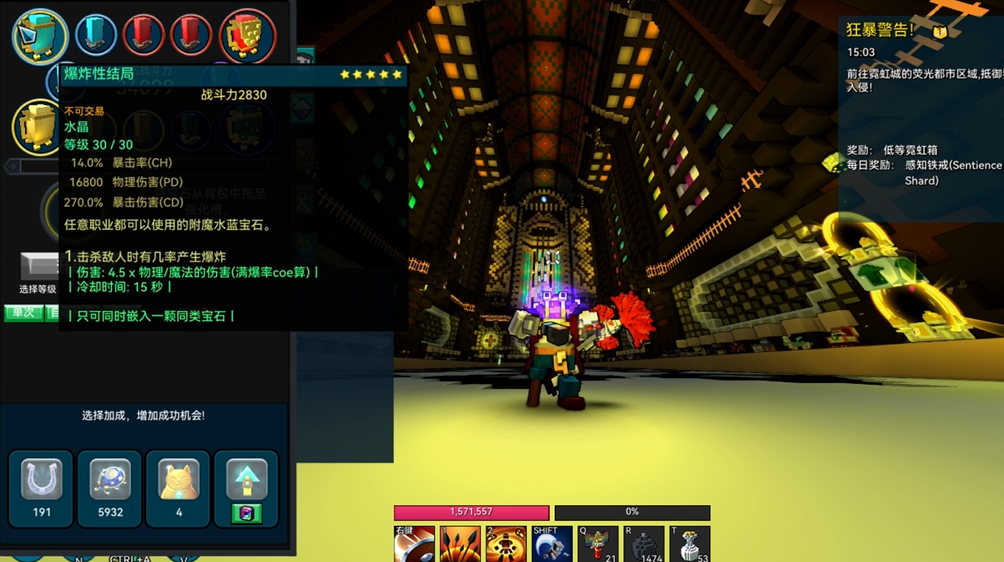Image resolution: width=1004 pixels, height=562 pixels.
Task: Trigger the SHIFT dodge ability icon
Action: pos(552,544)
